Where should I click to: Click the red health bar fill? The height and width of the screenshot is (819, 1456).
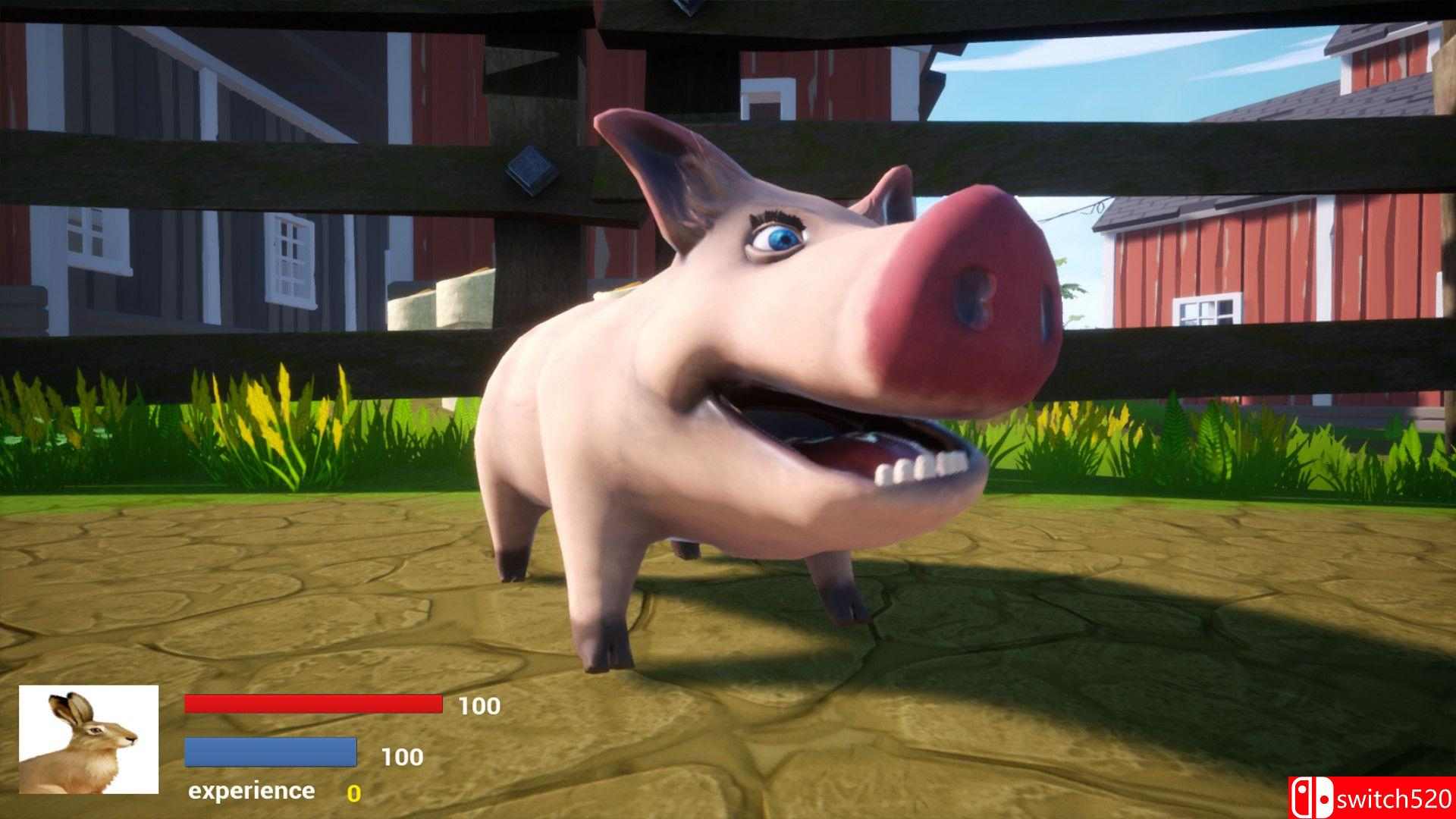(x=313, y=705)
